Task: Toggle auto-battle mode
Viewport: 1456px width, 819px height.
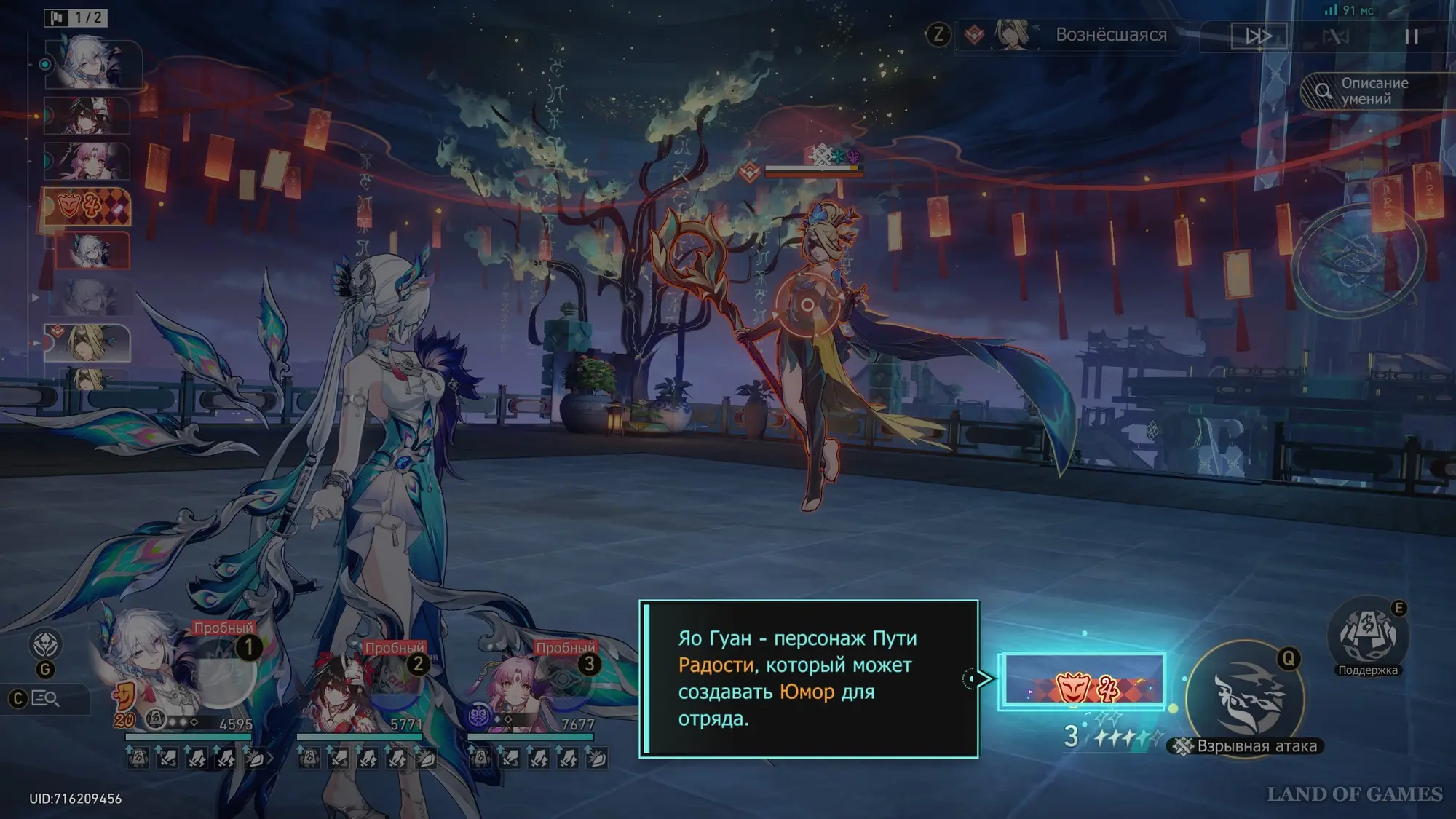Action: [1335, 36]
